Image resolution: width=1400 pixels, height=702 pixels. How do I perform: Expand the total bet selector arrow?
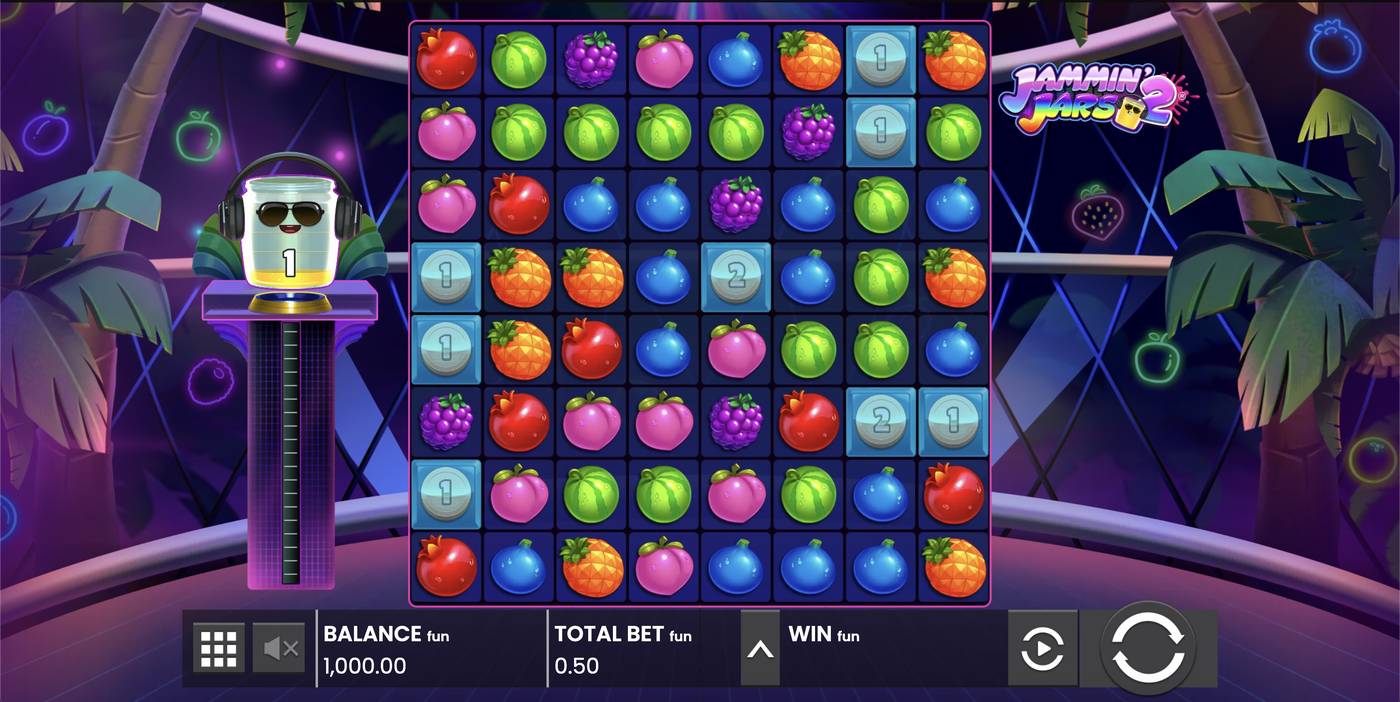pyautogui.click(x=760, y=649)
